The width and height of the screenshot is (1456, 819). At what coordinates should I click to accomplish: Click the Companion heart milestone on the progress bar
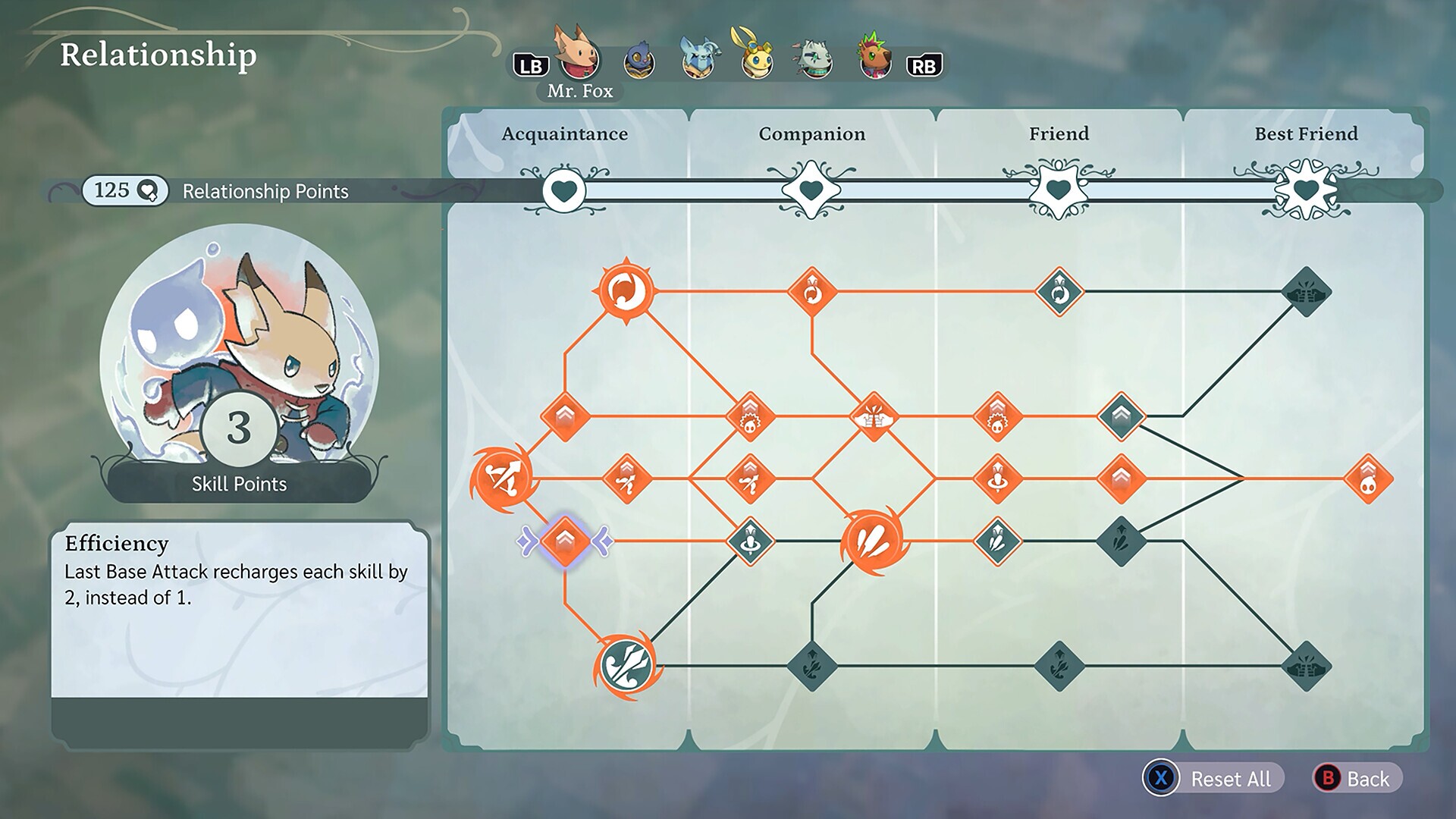point(811,191)
